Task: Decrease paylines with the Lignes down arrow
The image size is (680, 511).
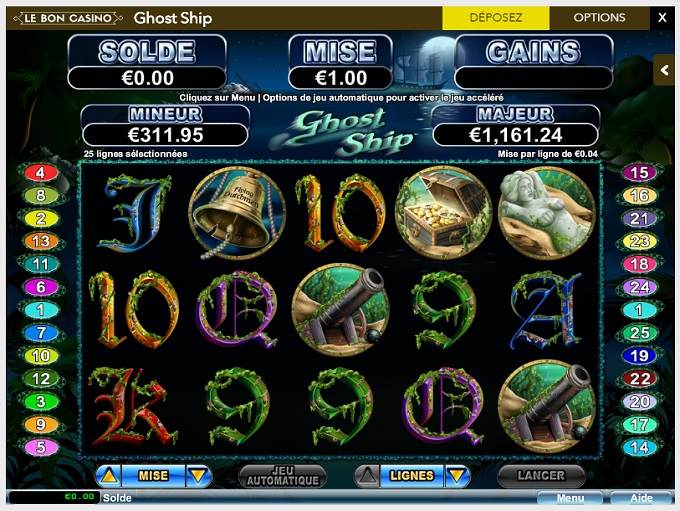Action: 457,476
